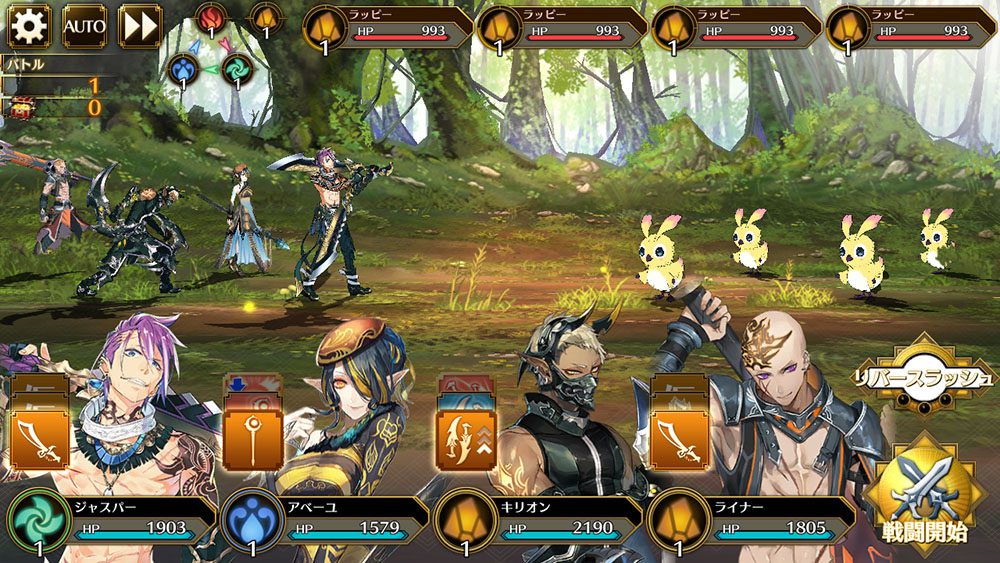Pick Rainer's sword skill card
Image resolution: width=1000 pixels, height=563 pixels.
[680, 438]
